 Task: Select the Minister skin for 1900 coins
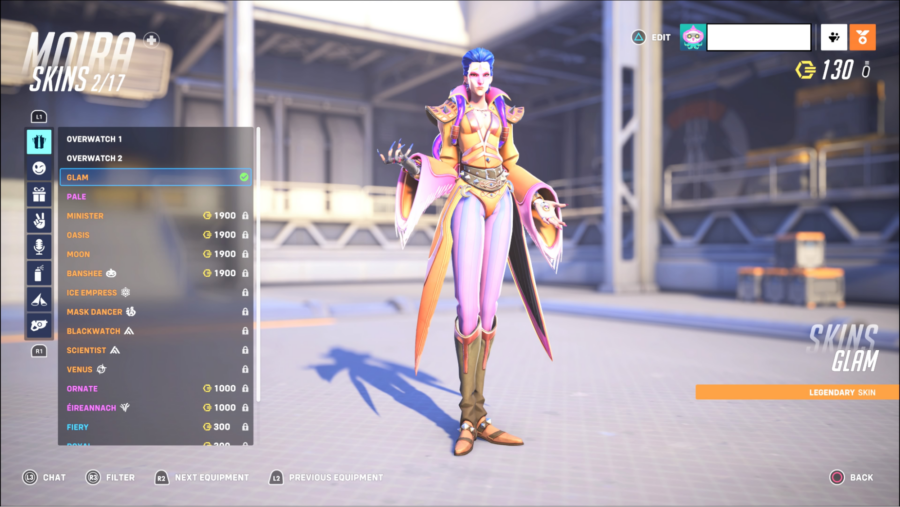(155, 216)
